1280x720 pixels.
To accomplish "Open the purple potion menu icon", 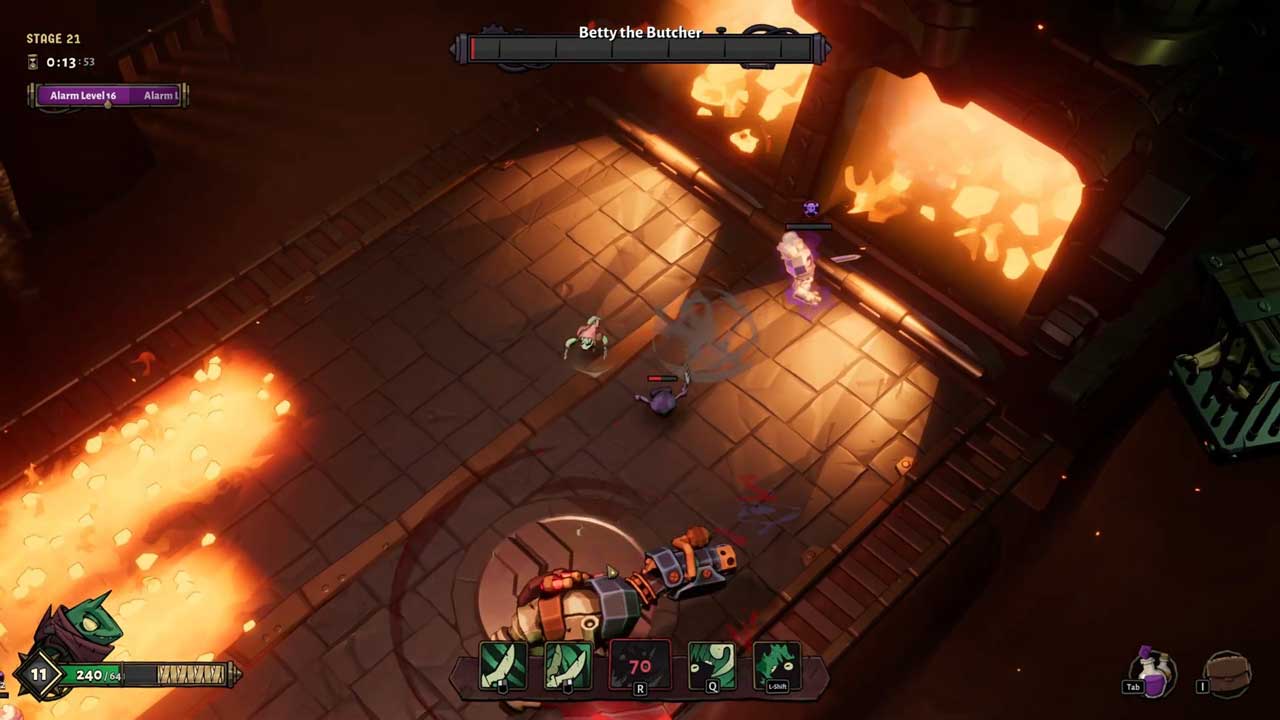I will pyautogui.click(x=1153, y=670).
